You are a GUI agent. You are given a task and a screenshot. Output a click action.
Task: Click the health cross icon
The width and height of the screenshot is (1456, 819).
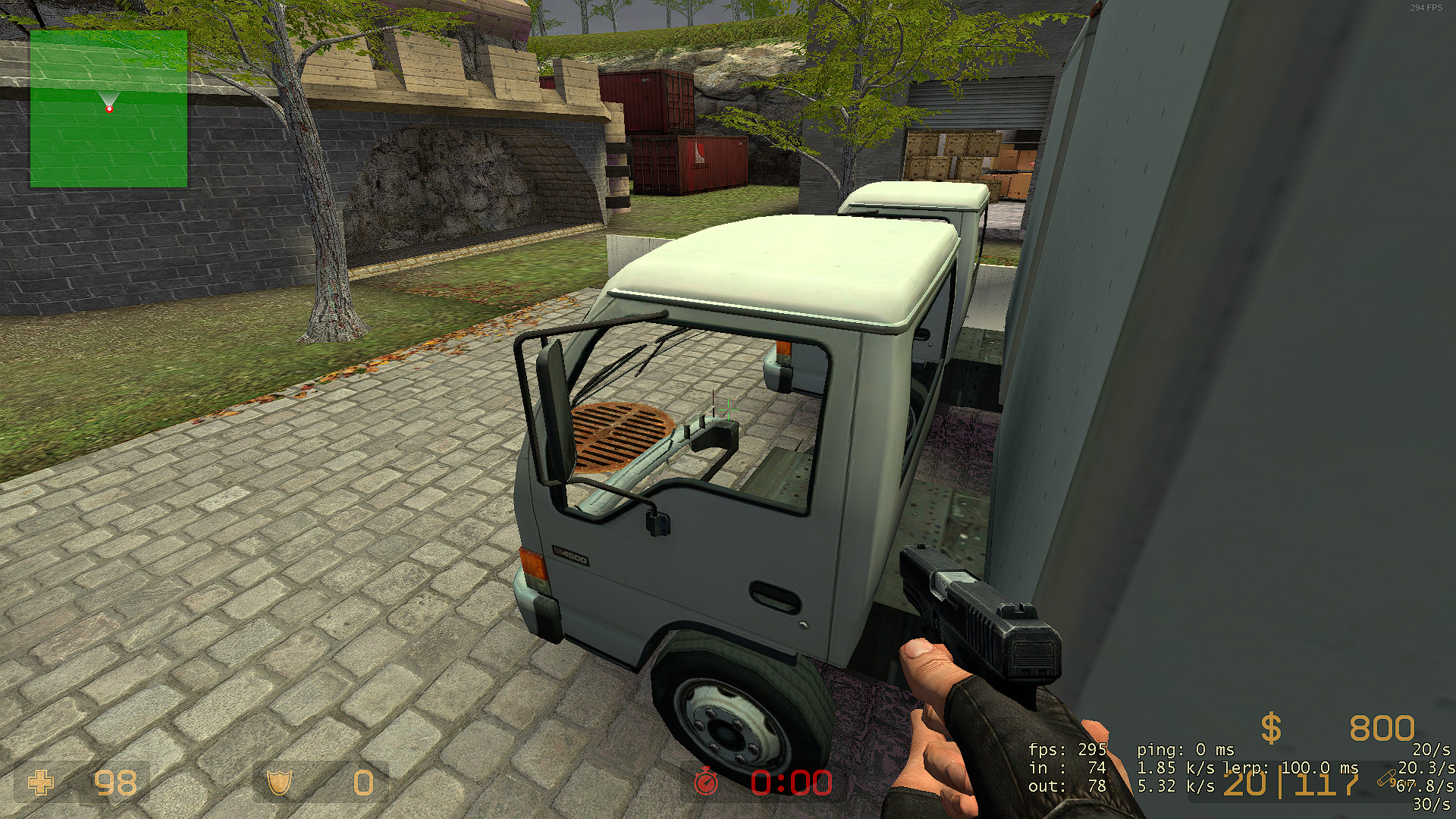click(x=41, y=783)
